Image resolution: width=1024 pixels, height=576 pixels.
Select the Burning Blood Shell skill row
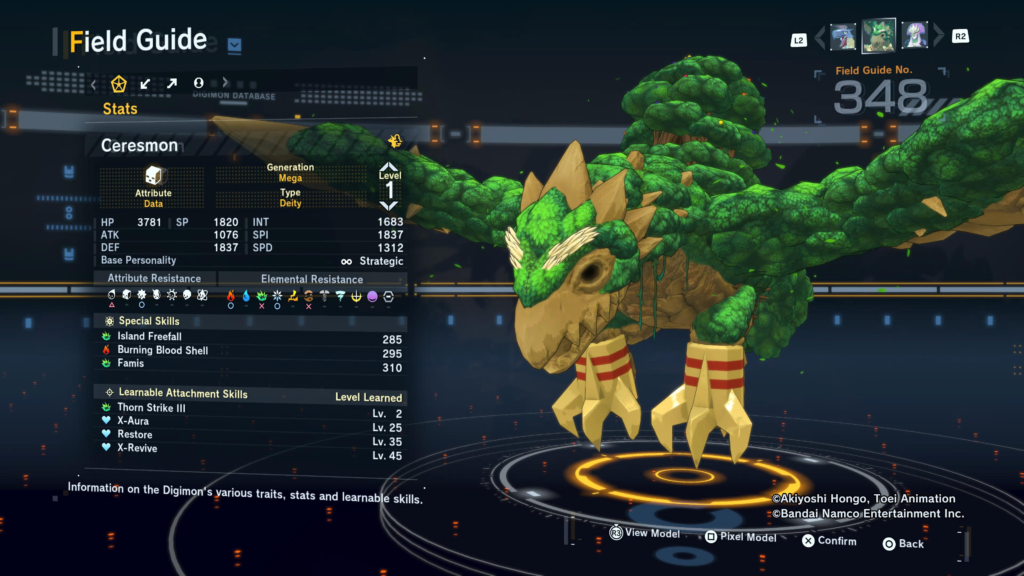250,351
